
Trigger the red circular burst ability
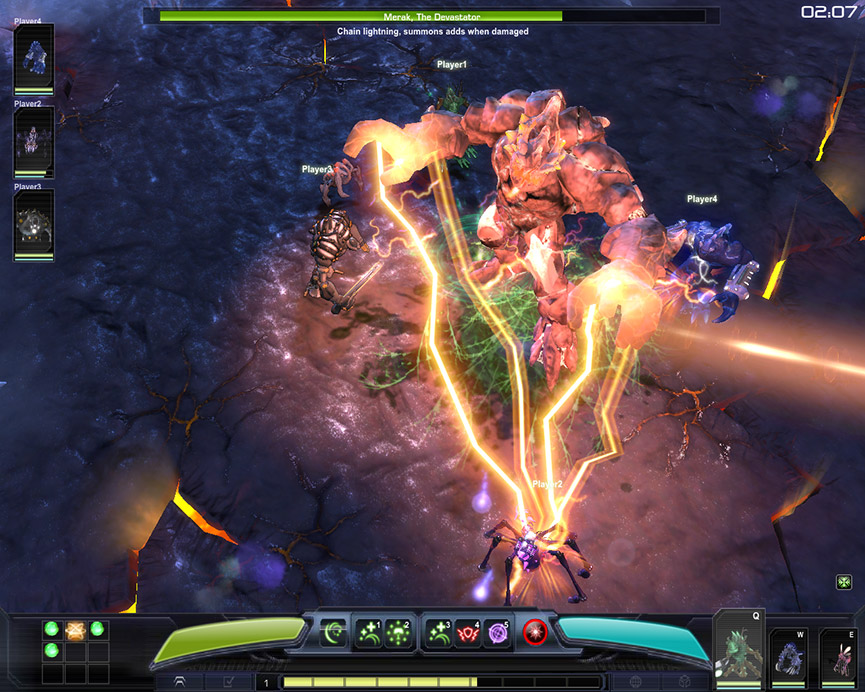535,632
